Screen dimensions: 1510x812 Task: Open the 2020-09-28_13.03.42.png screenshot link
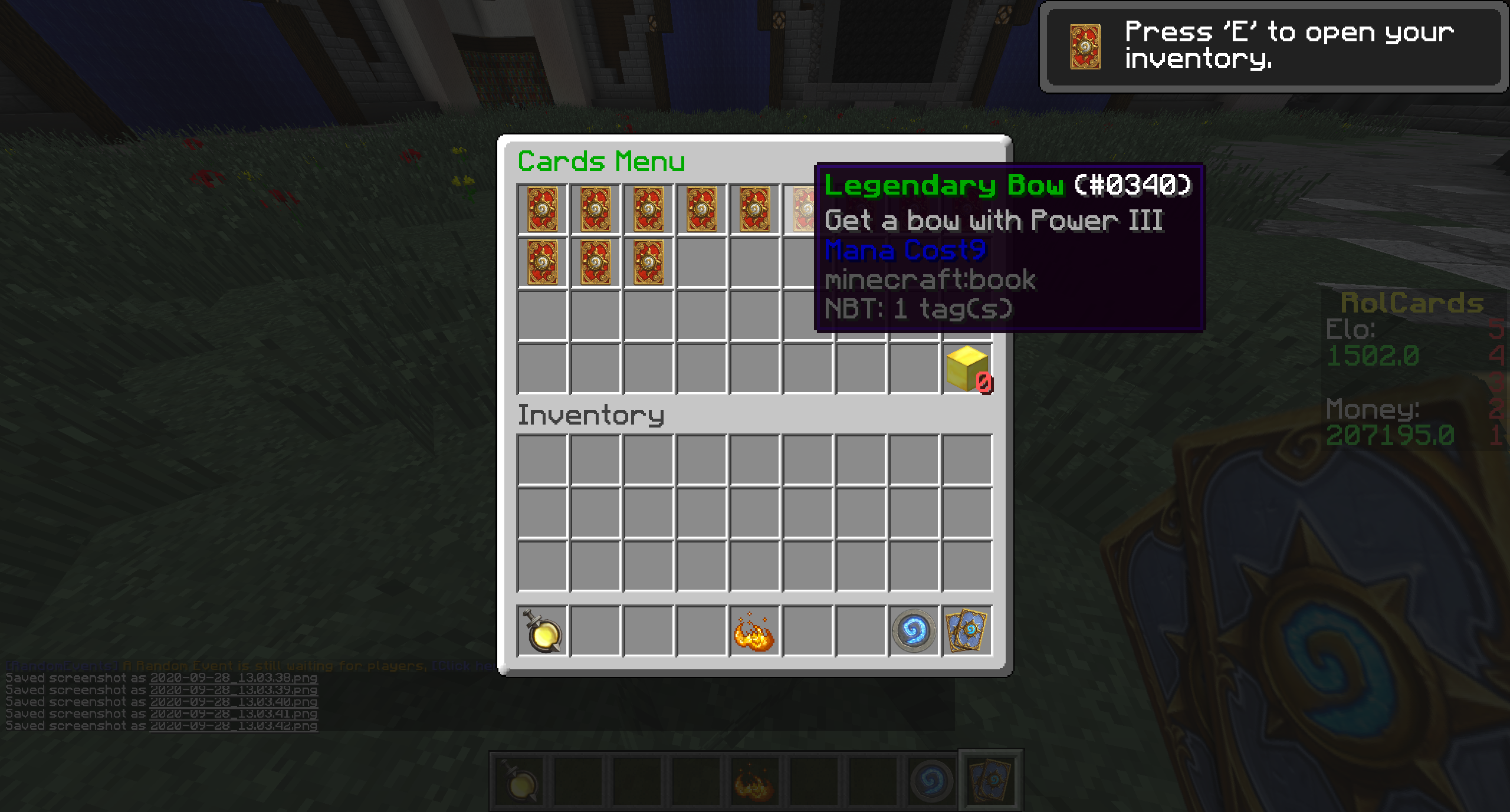[x=234, y=726]
